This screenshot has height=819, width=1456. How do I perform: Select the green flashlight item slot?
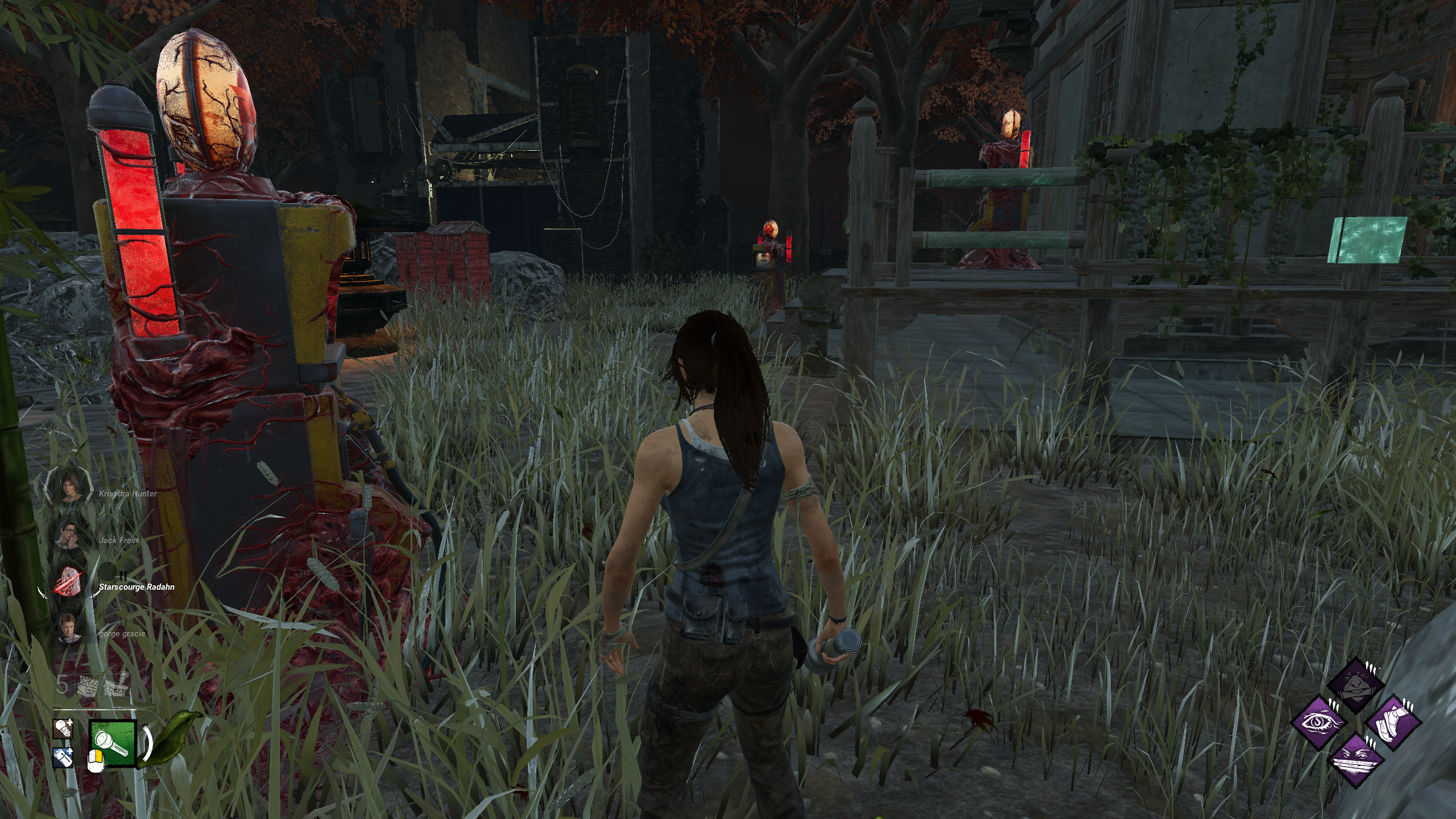113,742
